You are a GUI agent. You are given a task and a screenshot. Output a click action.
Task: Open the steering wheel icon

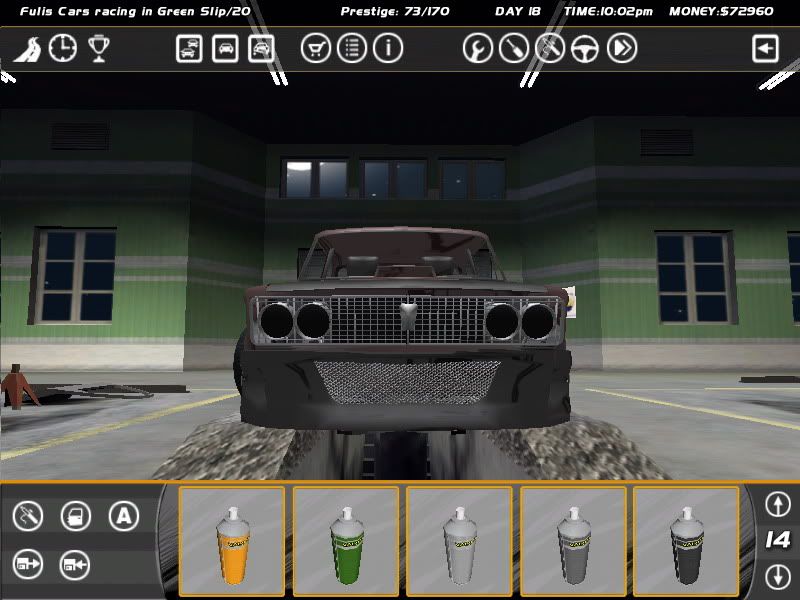585,48
